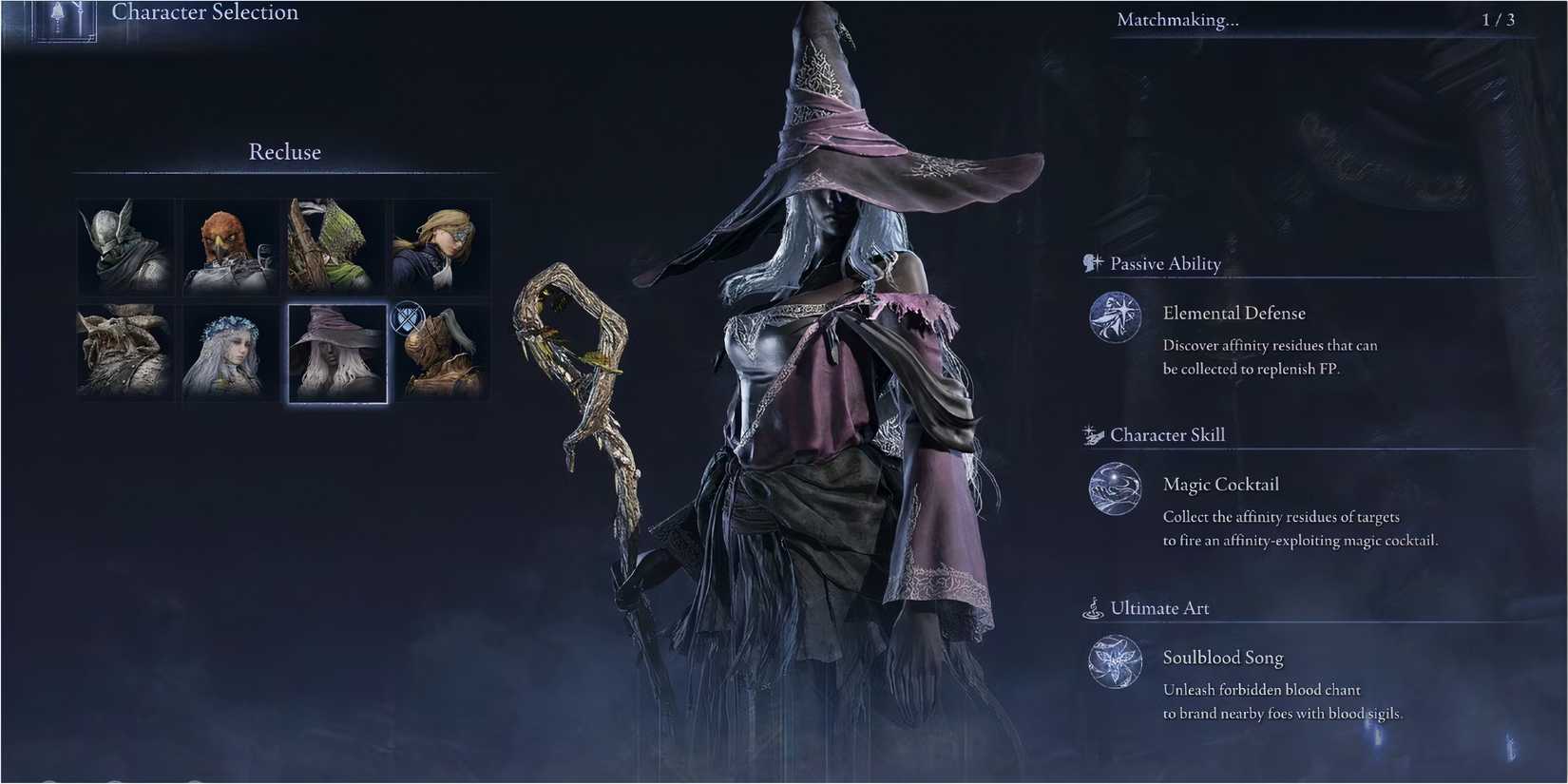Open the Soulblood Song ultimate art icon
The image size is (1568, 784).
pos(1114,663)
